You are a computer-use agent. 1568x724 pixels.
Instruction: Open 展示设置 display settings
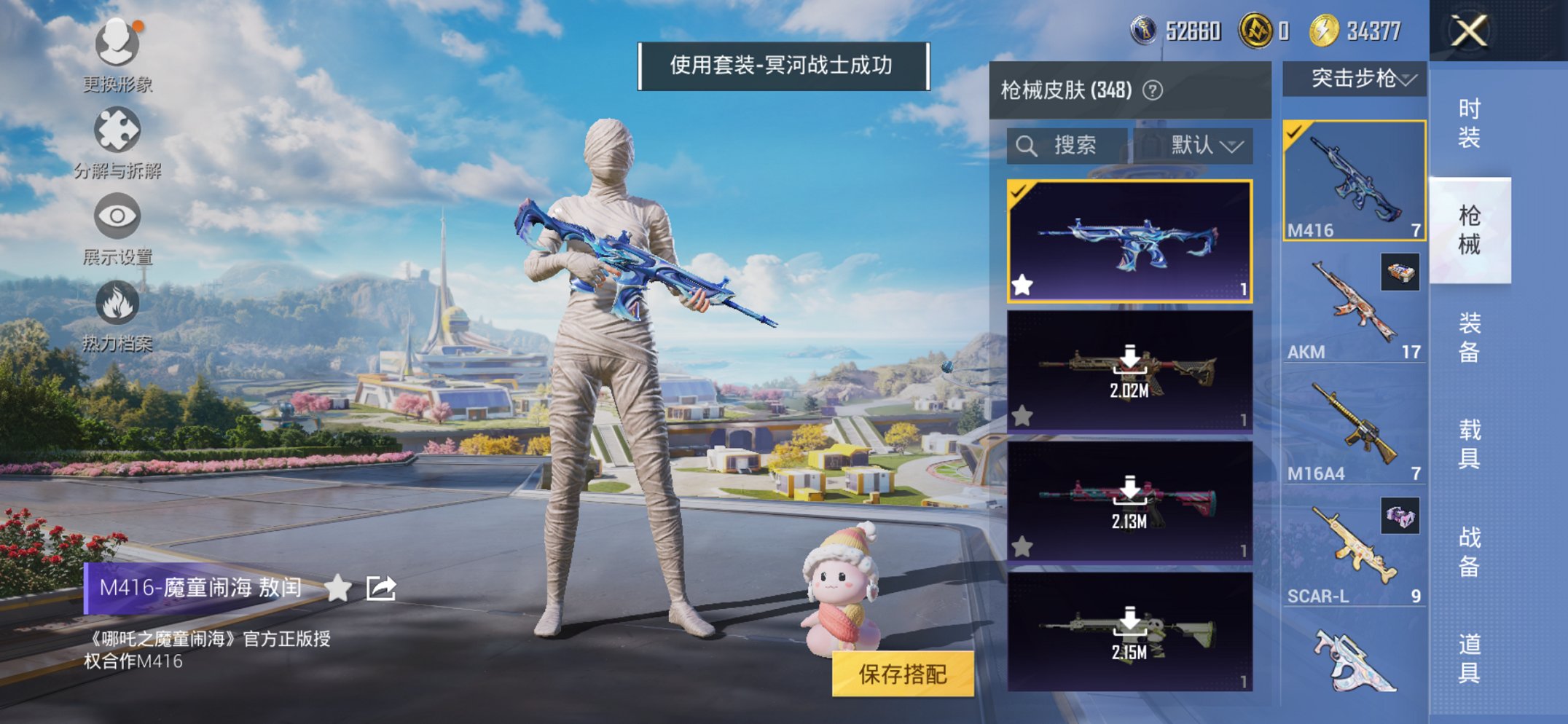tap(117, 215)
